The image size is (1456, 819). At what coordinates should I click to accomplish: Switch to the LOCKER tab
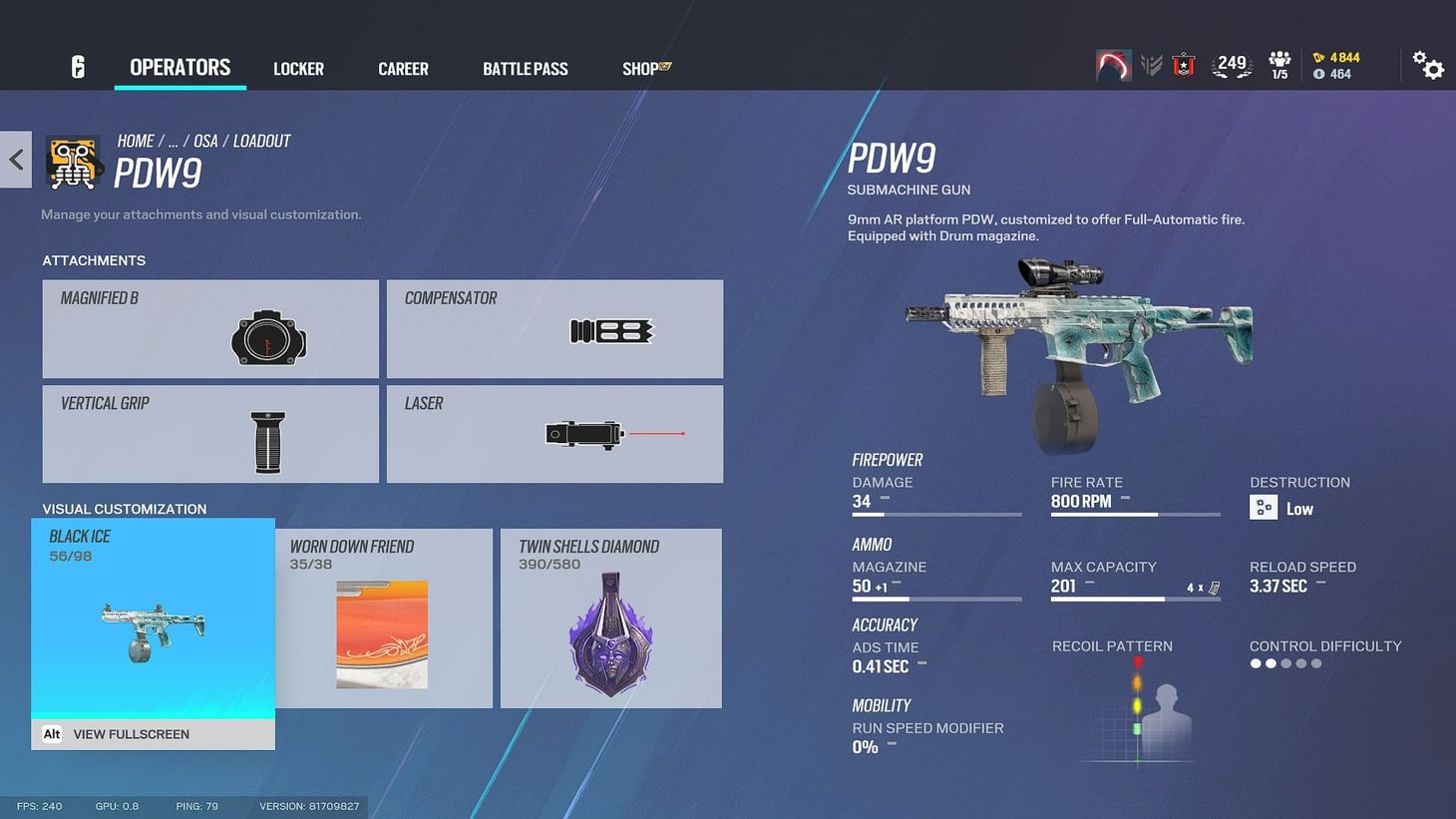(298, 69)
